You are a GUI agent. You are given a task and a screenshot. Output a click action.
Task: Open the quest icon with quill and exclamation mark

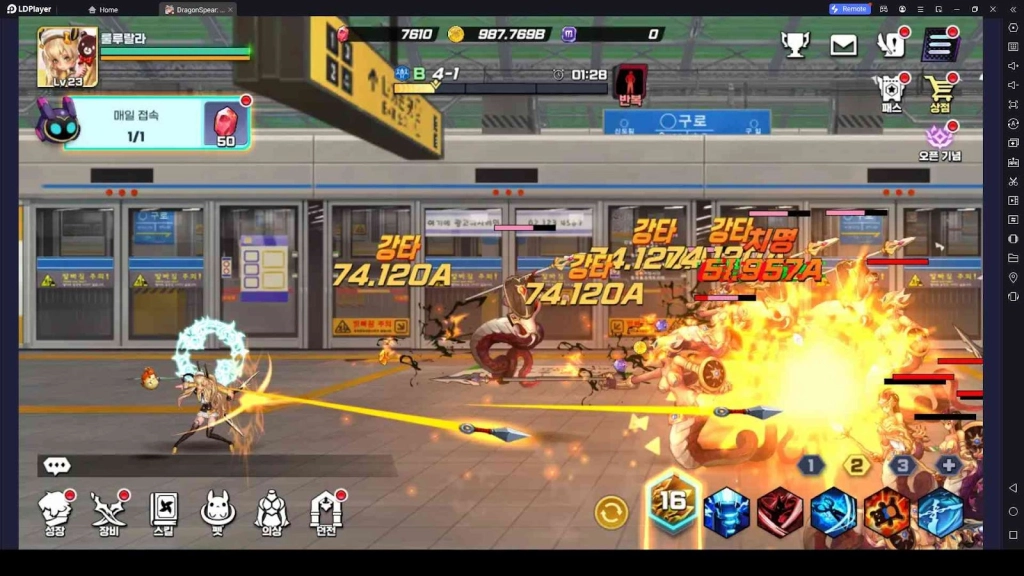[891, 44]
